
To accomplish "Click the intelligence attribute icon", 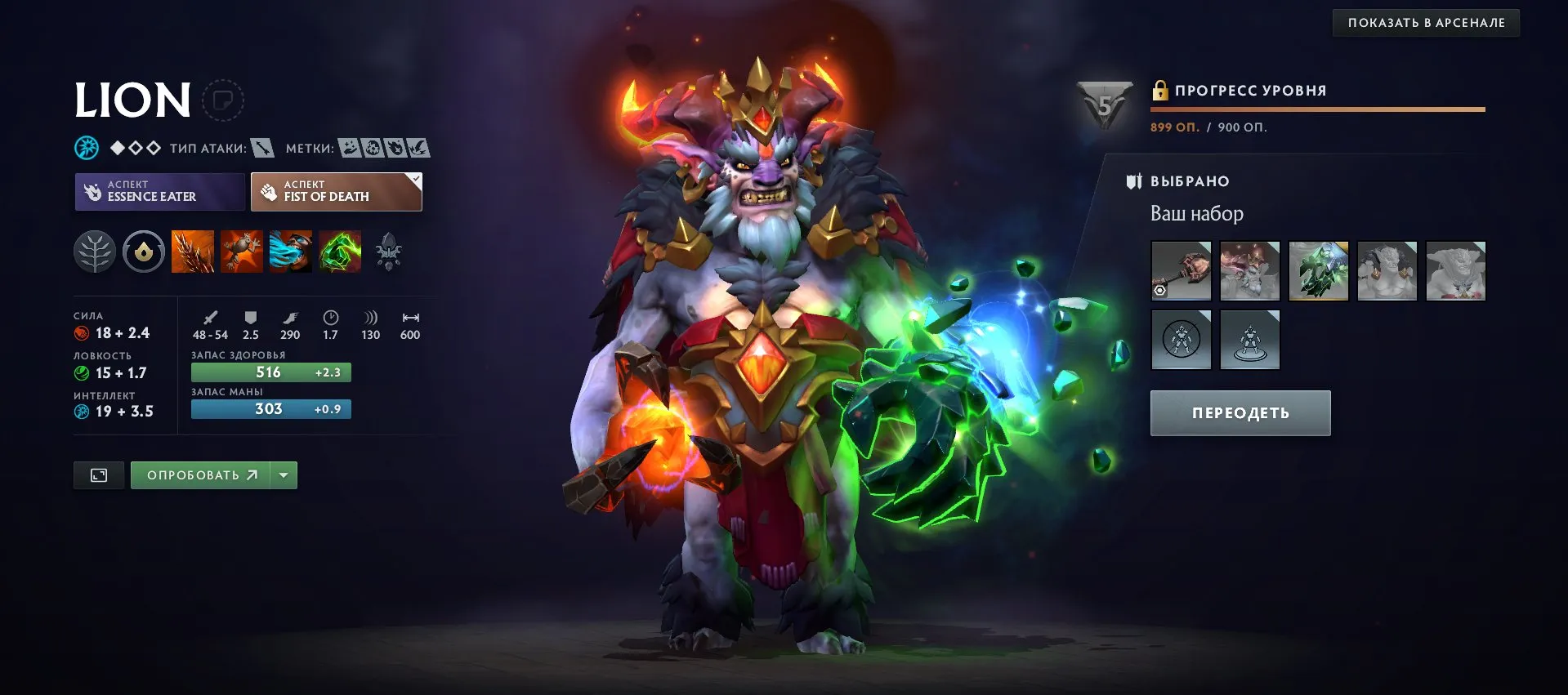I will pos(81,412).
